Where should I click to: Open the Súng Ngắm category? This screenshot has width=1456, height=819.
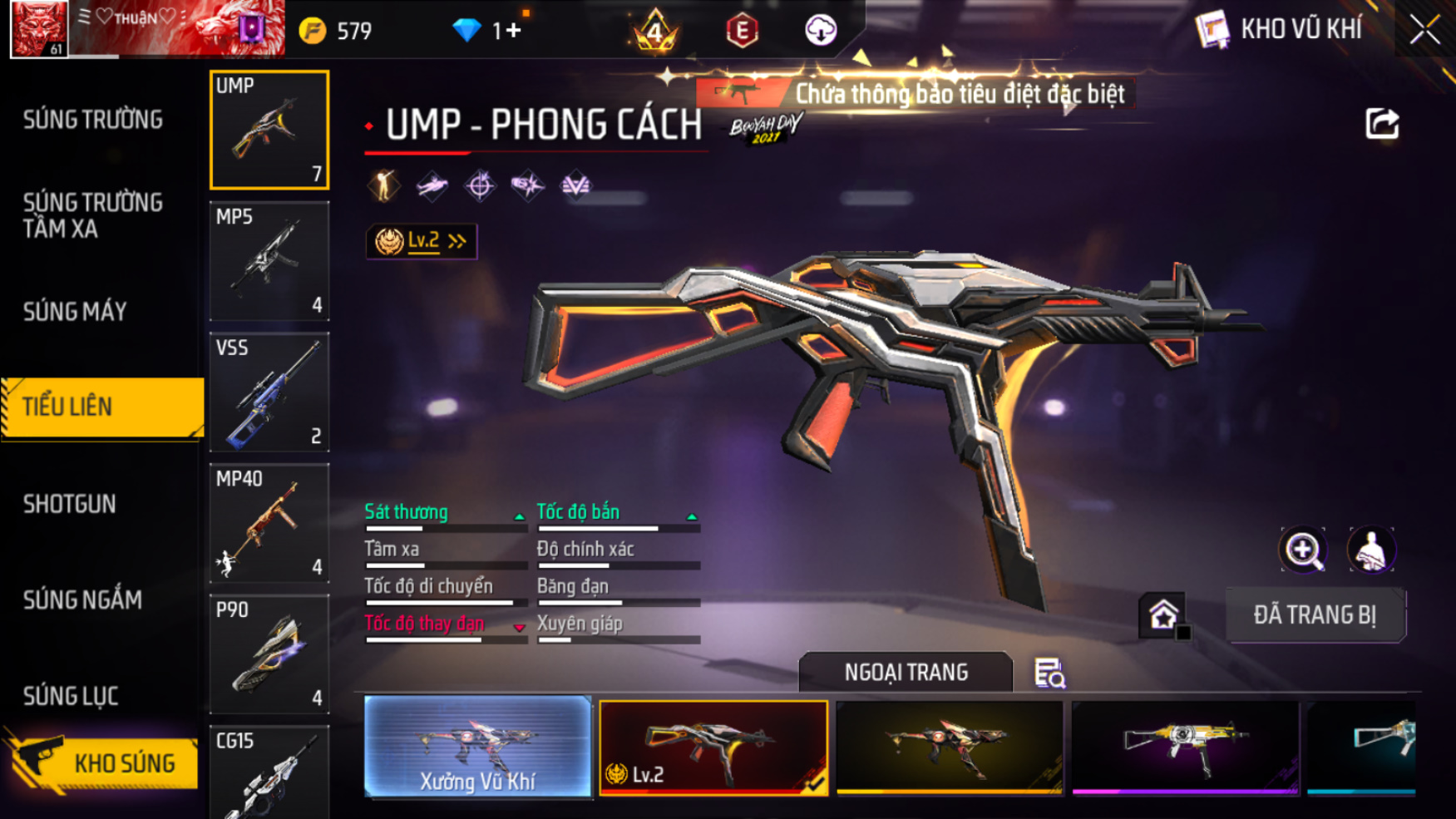[x=82, y=599]
